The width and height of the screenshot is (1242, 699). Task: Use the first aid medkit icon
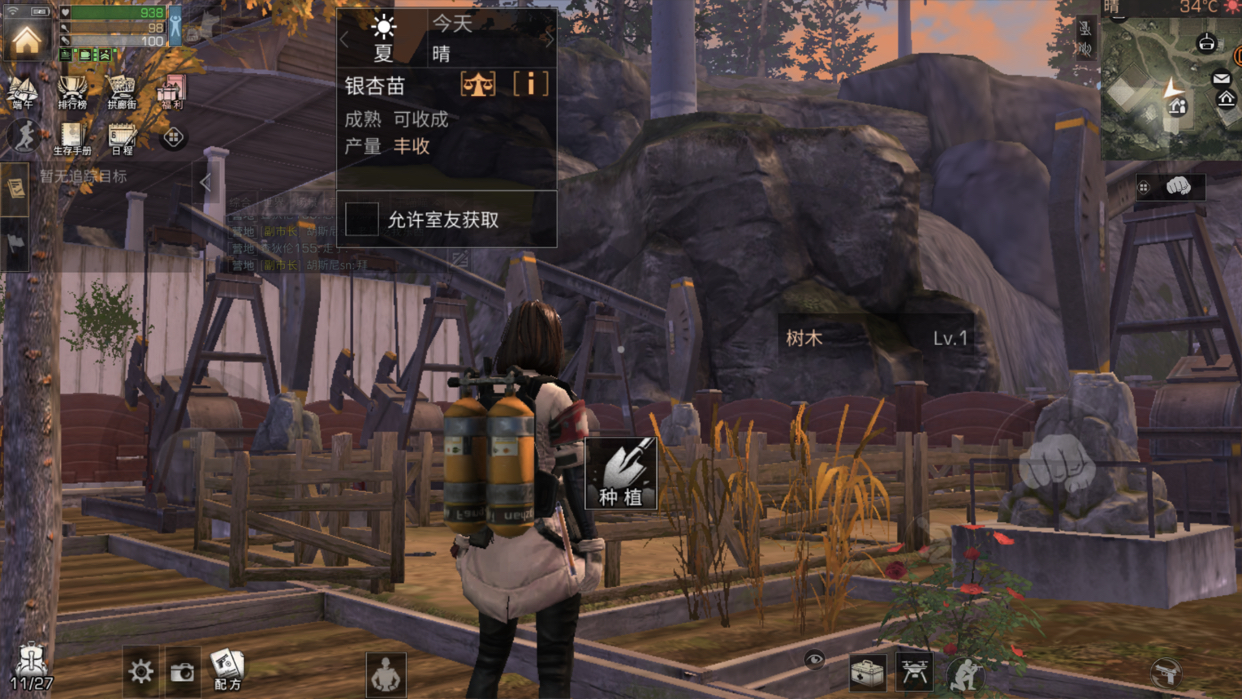click(867, 672)
